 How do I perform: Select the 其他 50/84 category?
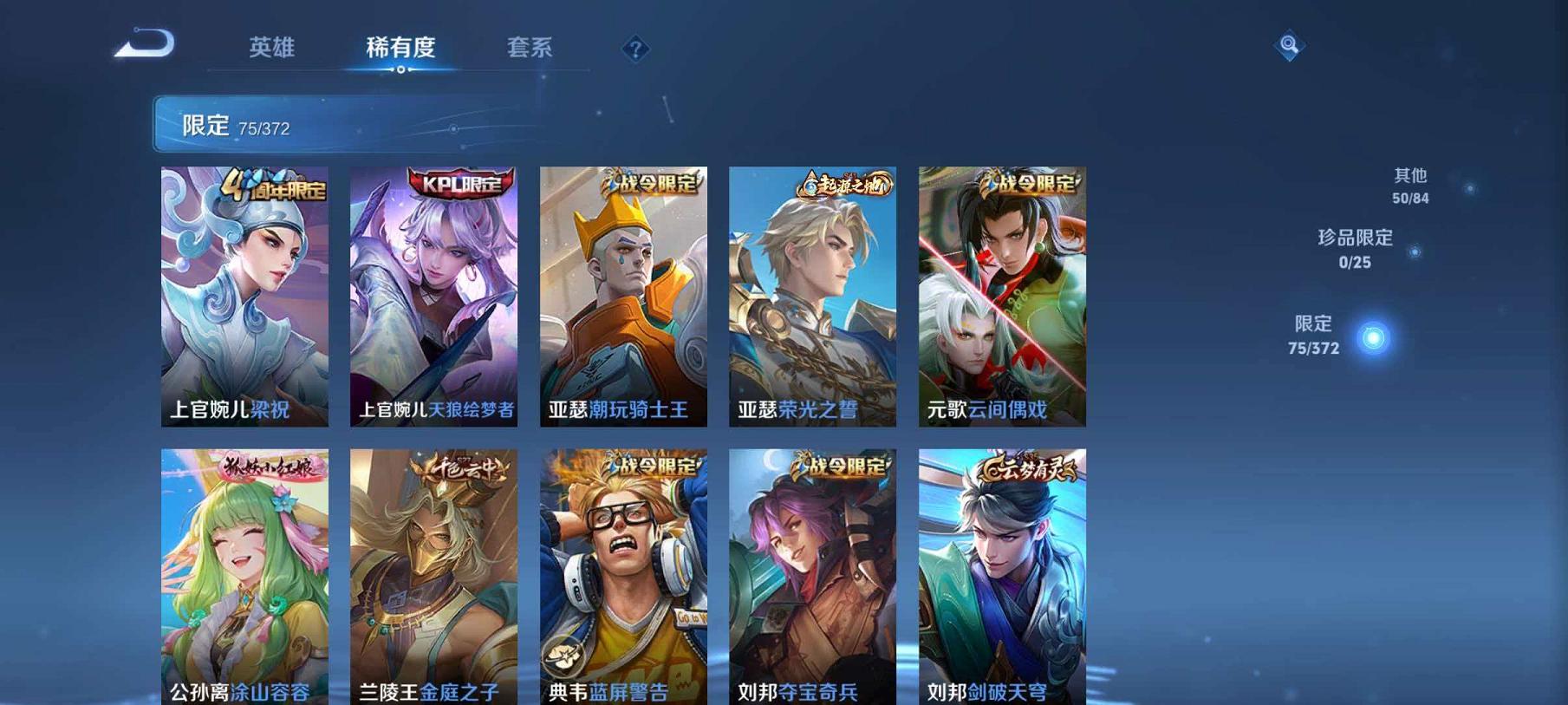coord(1409,184)
